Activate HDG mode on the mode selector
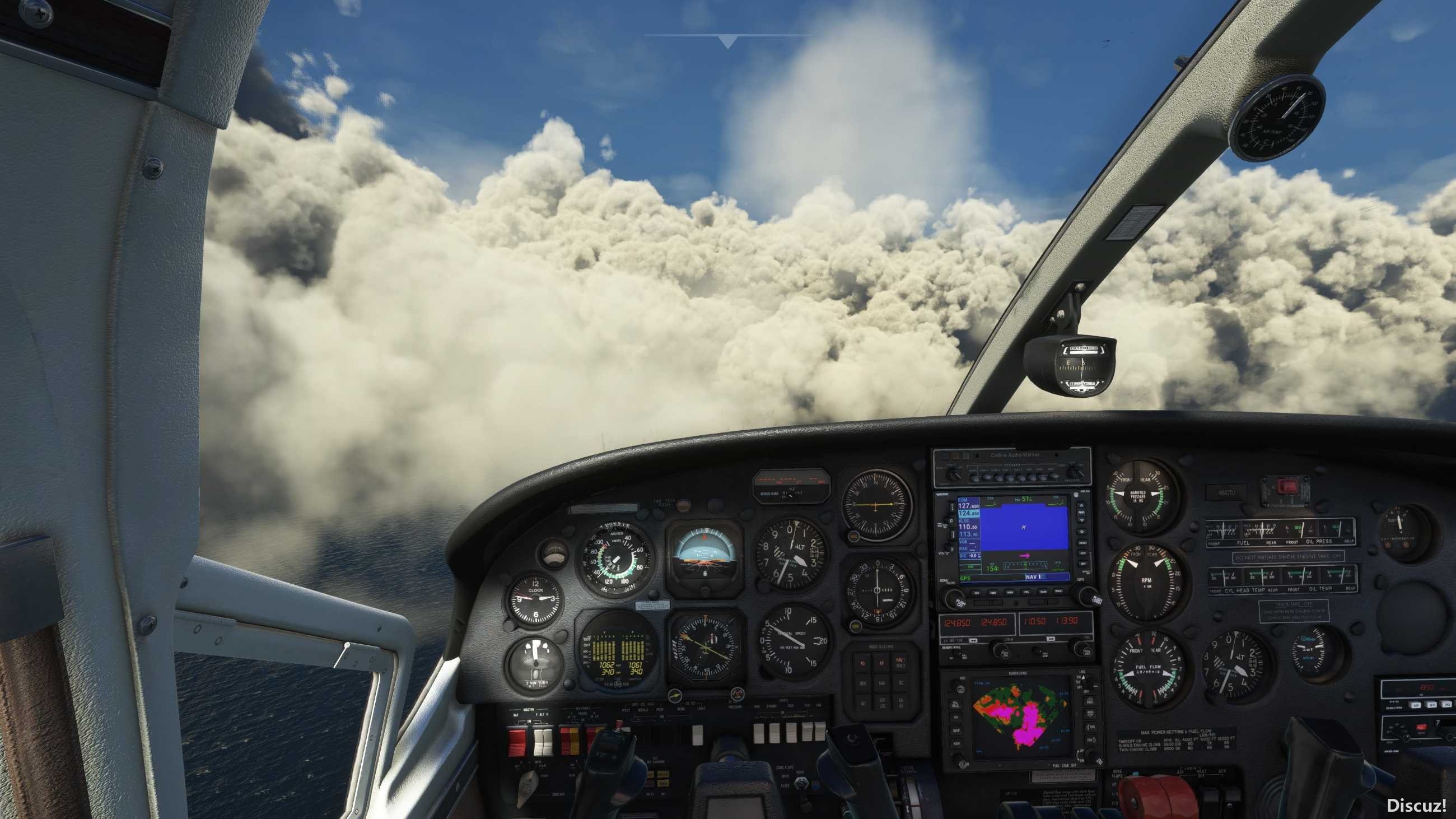This screenshot has width=1456, height=819. pyautogui.click(x=862, y=683)
